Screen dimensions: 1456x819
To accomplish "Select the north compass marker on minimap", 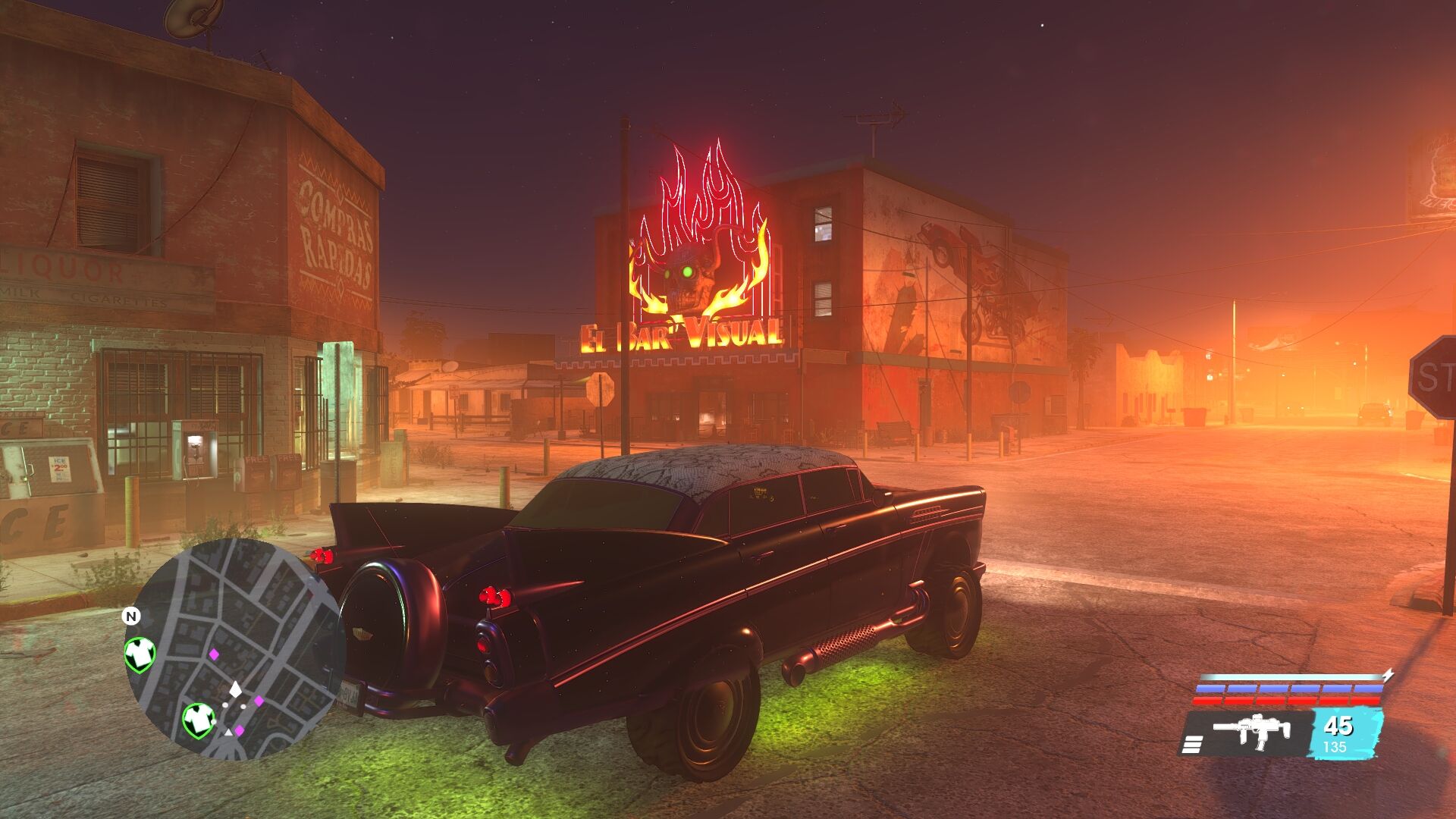I will click(132, 616).
